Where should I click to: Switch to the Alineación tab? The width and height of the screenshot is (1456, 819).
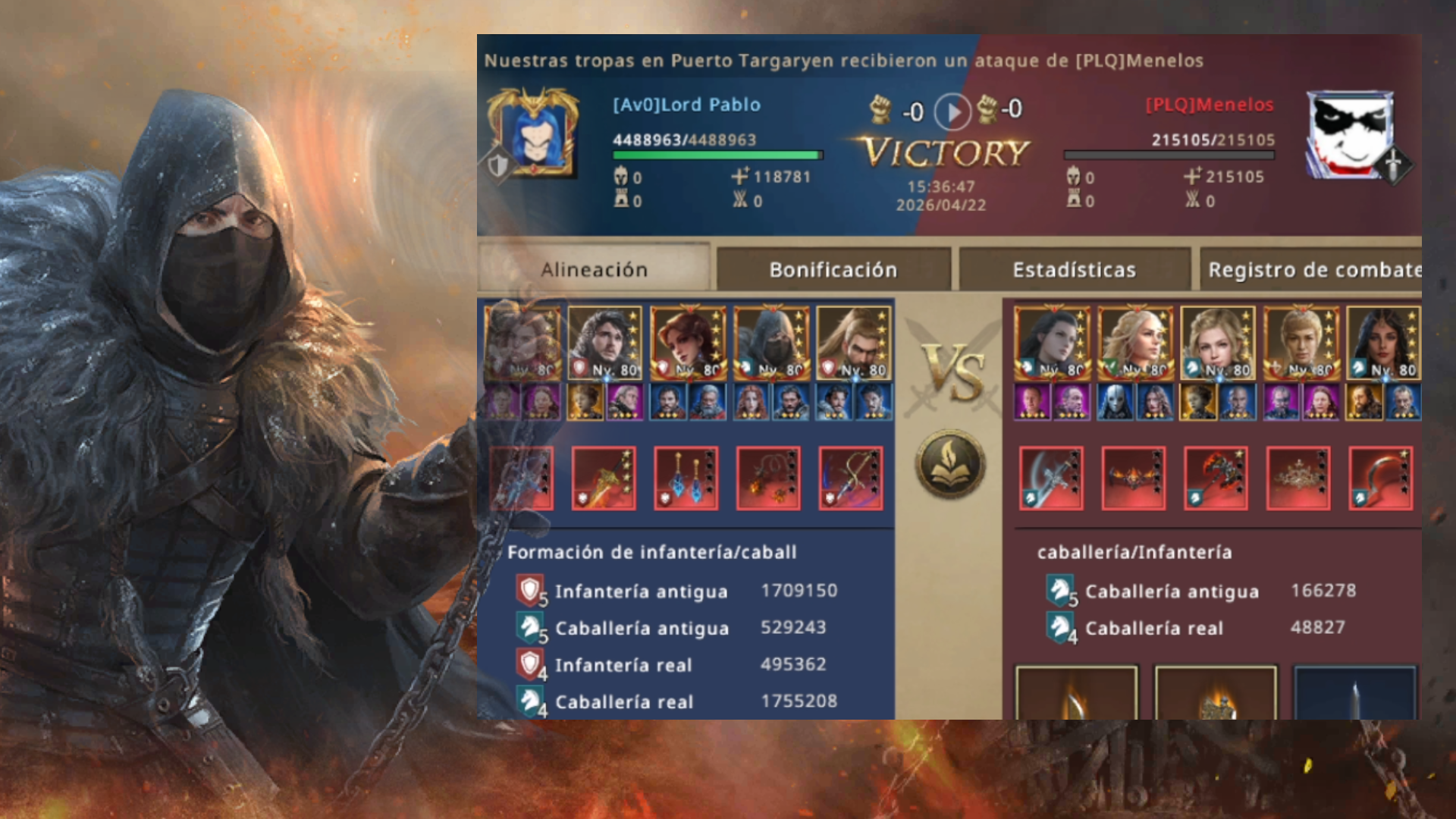pos(594,269)
